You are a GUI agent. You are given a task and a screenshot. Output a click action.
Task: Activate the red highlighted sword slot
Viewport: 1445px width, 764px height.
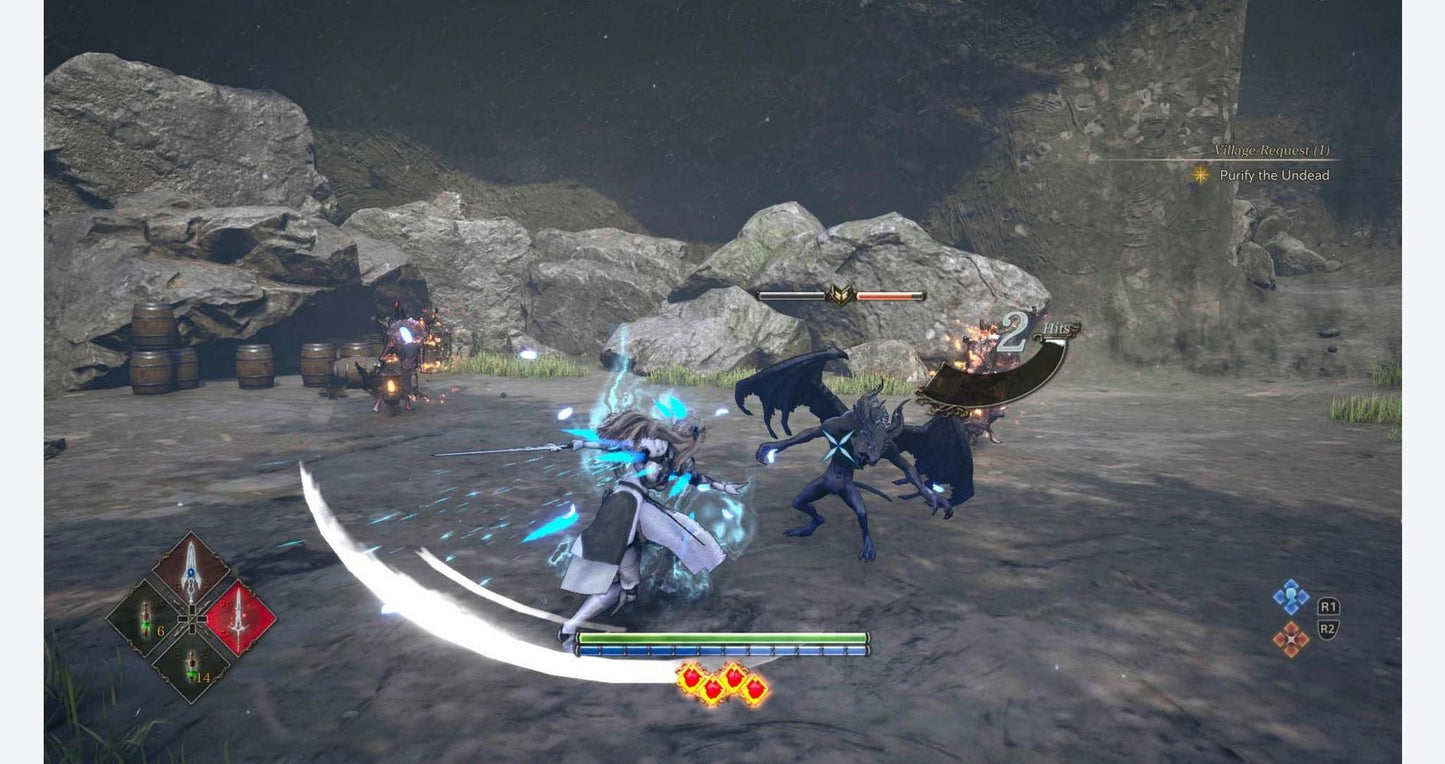pos(241,618)
